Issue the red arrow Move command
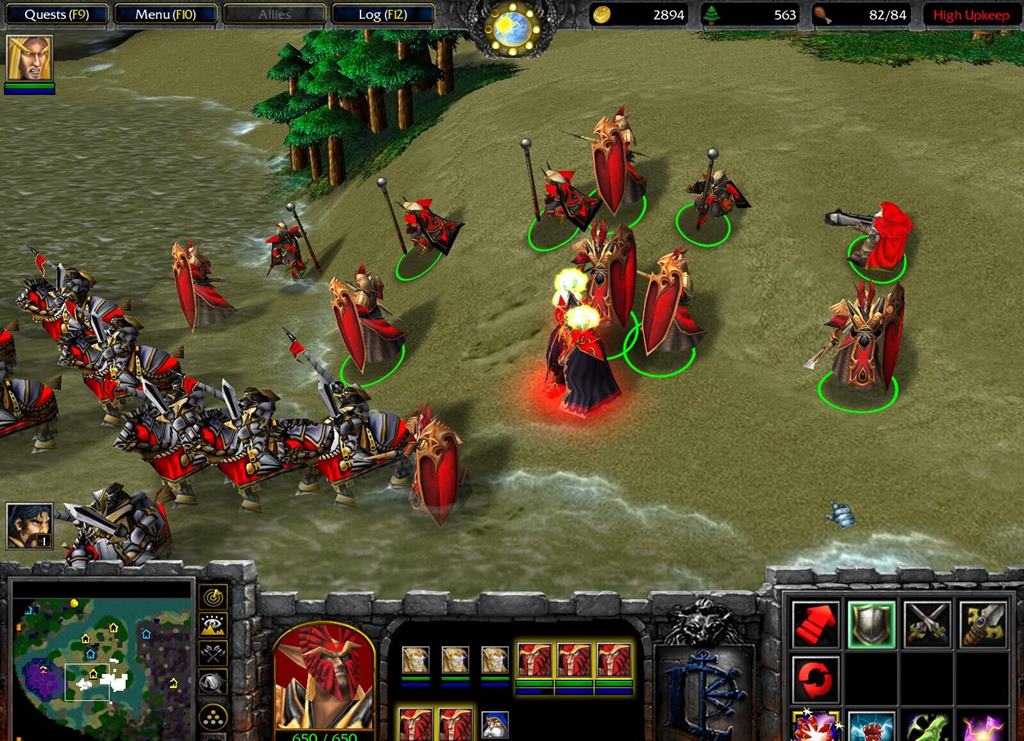 pyautogui.click(x=816, y=625)
